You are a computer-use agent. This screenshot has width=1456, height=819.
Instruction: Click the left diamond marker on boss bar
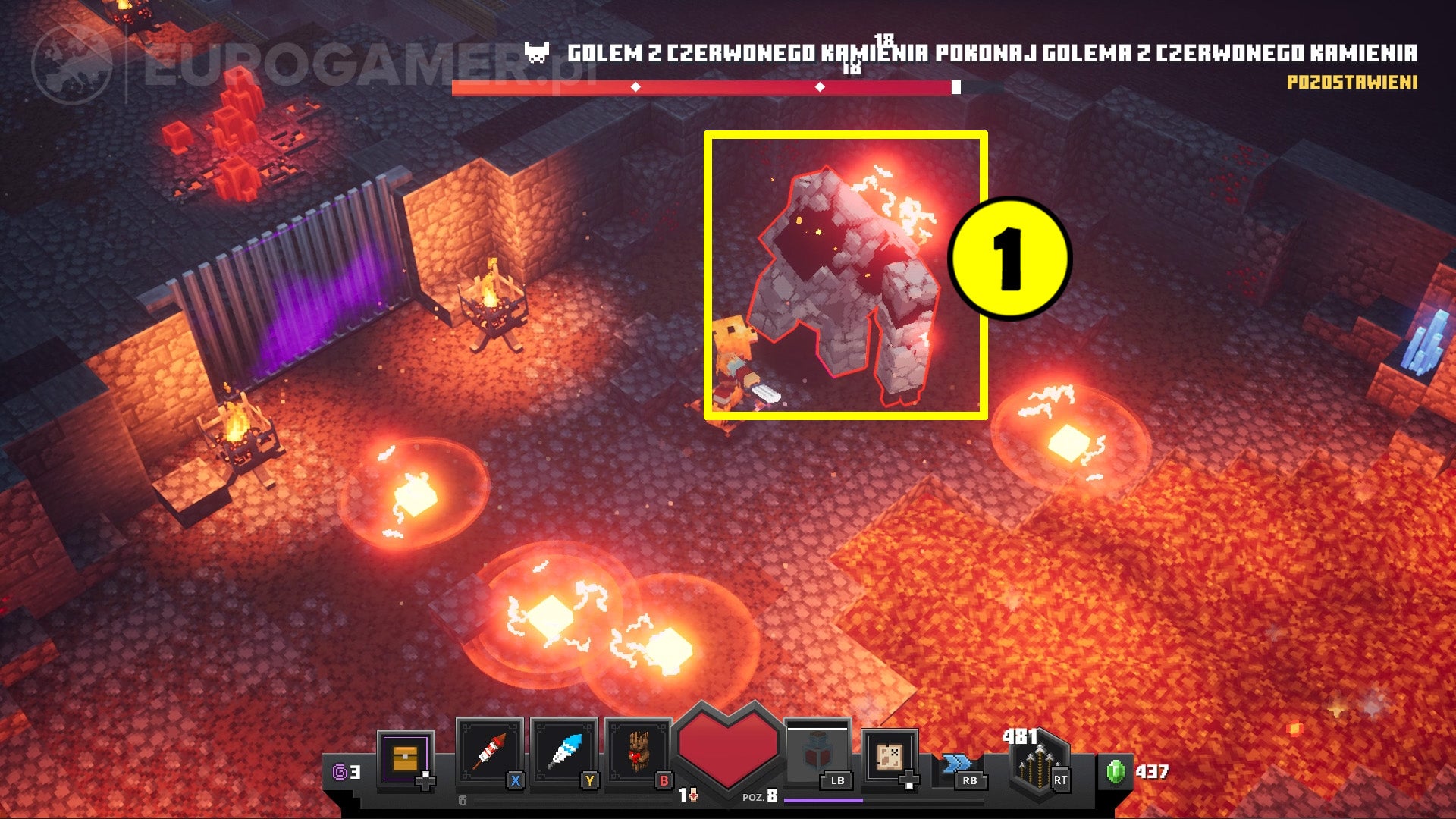pos(635,86)
